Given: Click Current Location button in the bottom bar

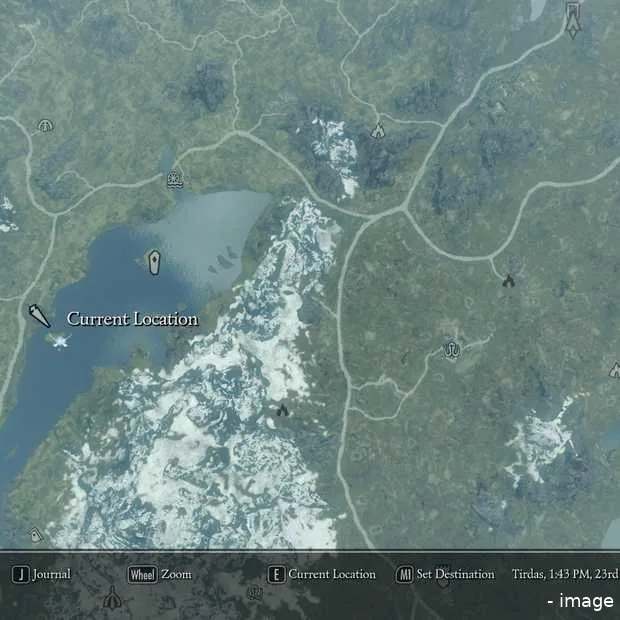Looking at the screenshot, I should (322, 575).
